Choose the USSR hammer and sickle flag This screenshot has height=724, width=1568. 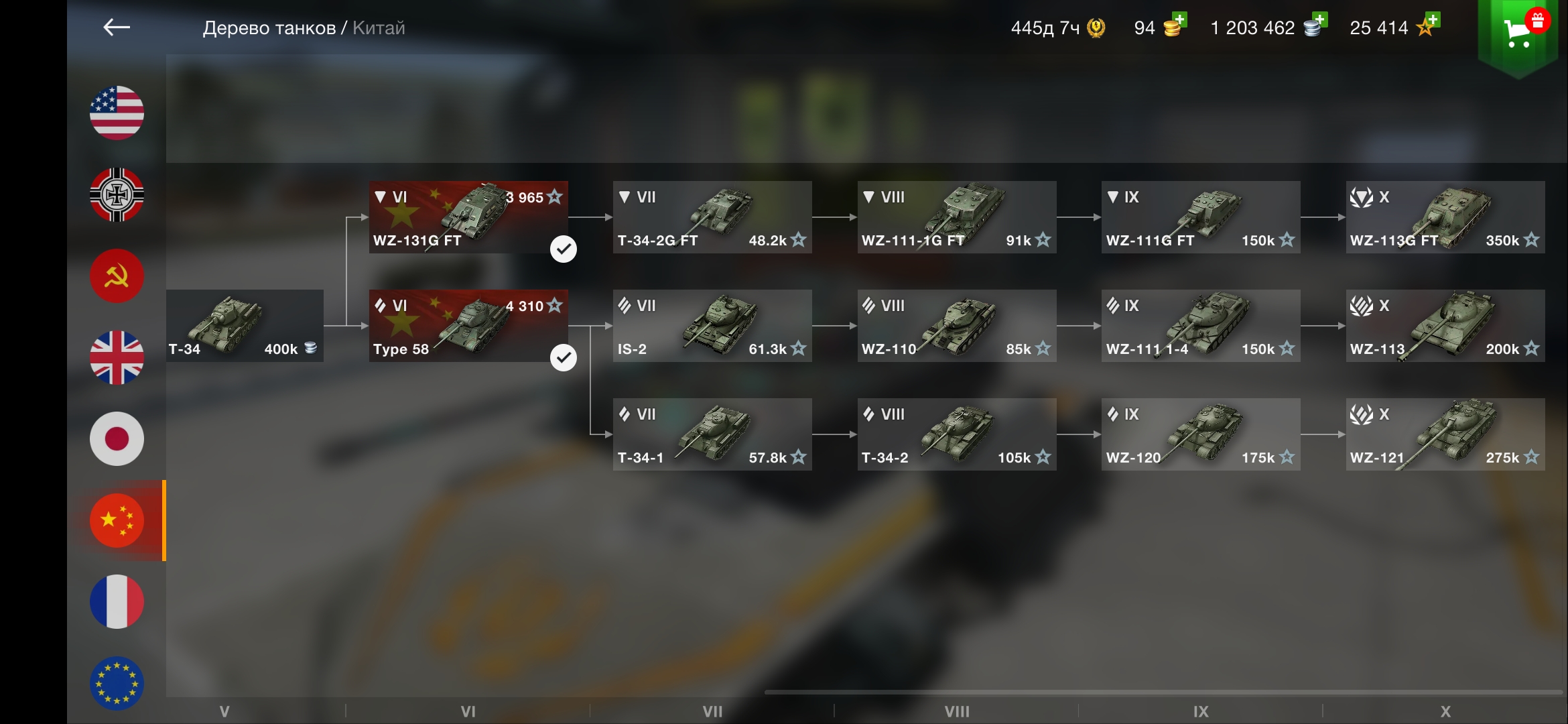[x=117, y=276]
